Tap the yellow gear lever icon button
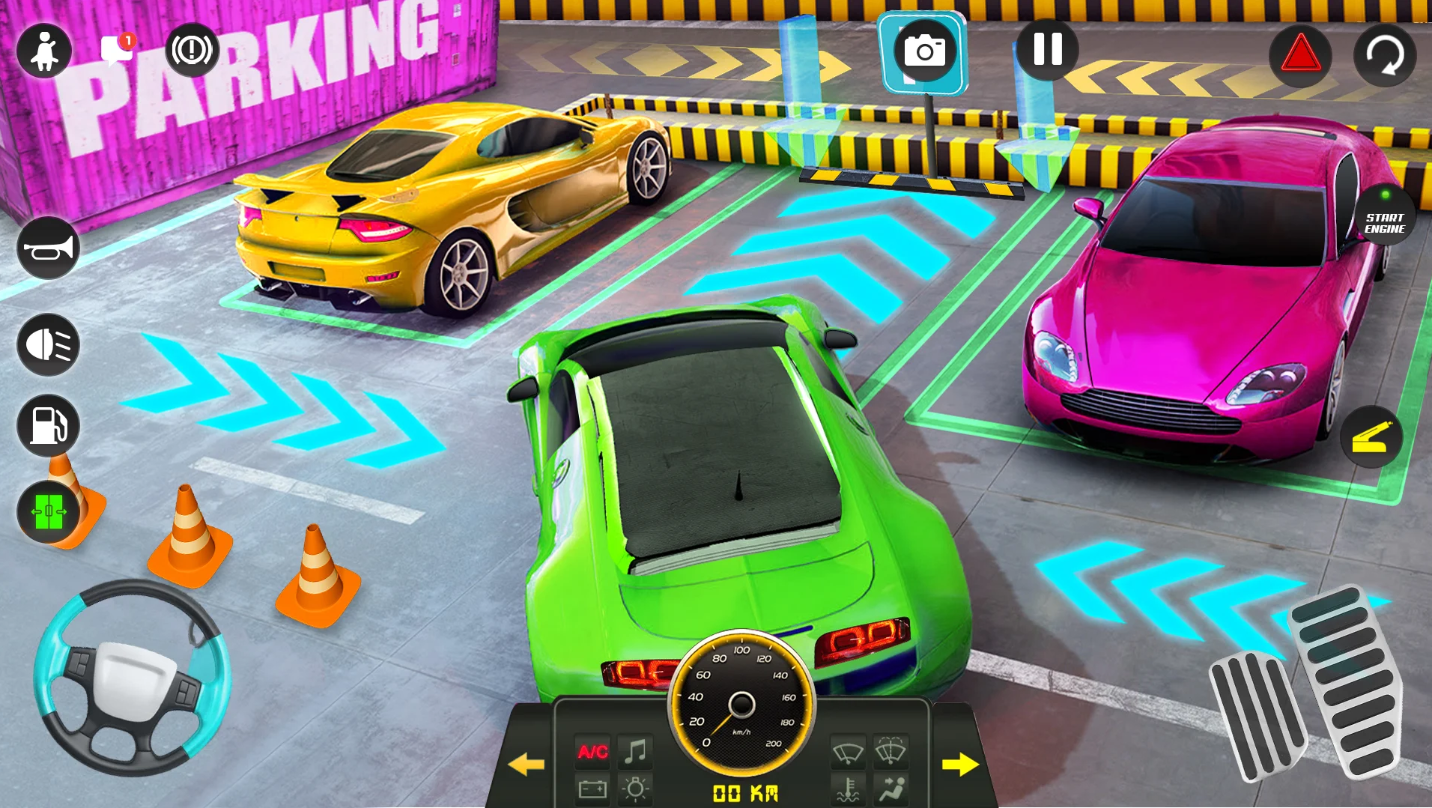This screenshot has height=808, width=1432. 1371,436
